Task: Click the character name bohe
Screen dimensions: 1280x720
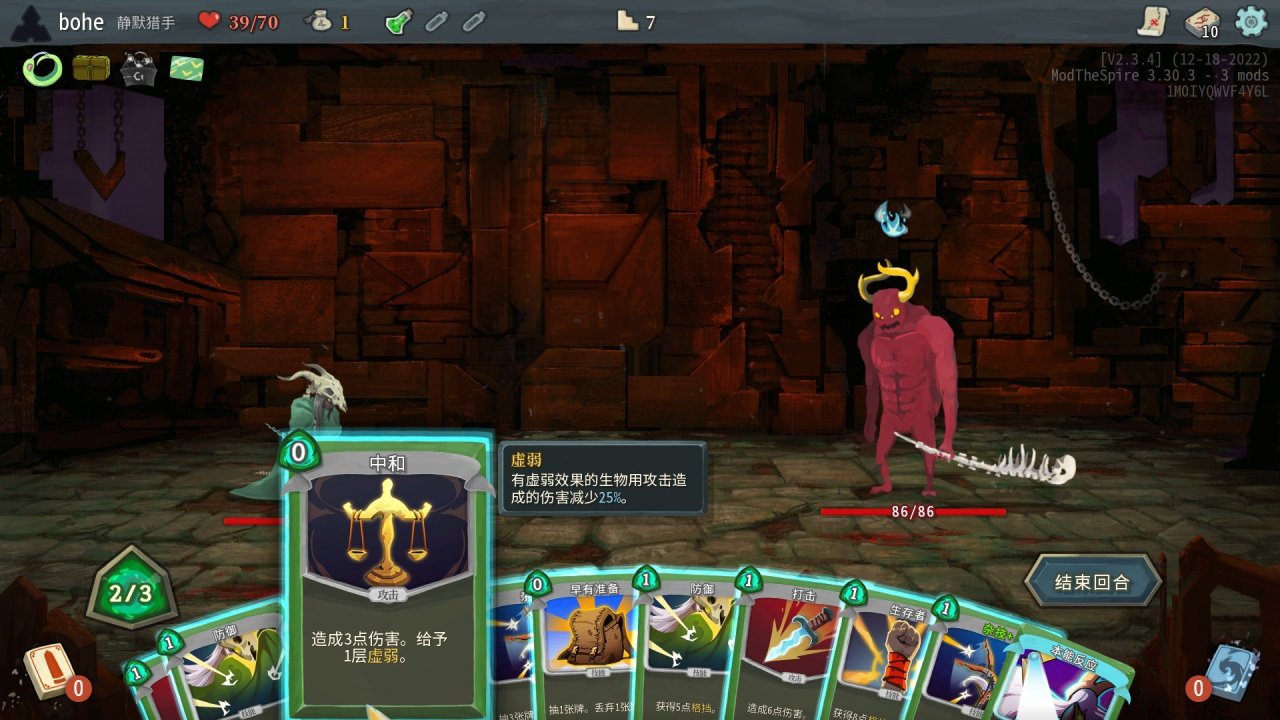Action: pyautogui.click(x=80, y=21)
